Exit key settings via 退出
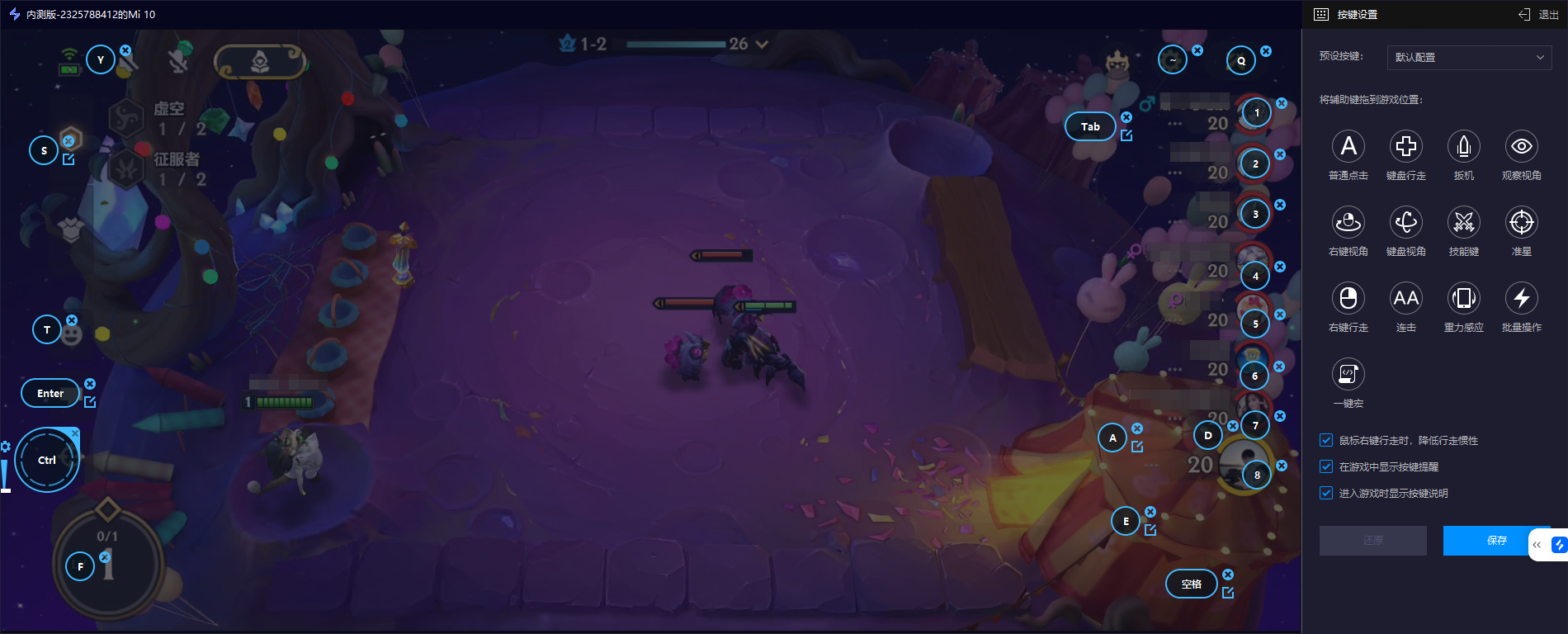 tap(1540, 14)
